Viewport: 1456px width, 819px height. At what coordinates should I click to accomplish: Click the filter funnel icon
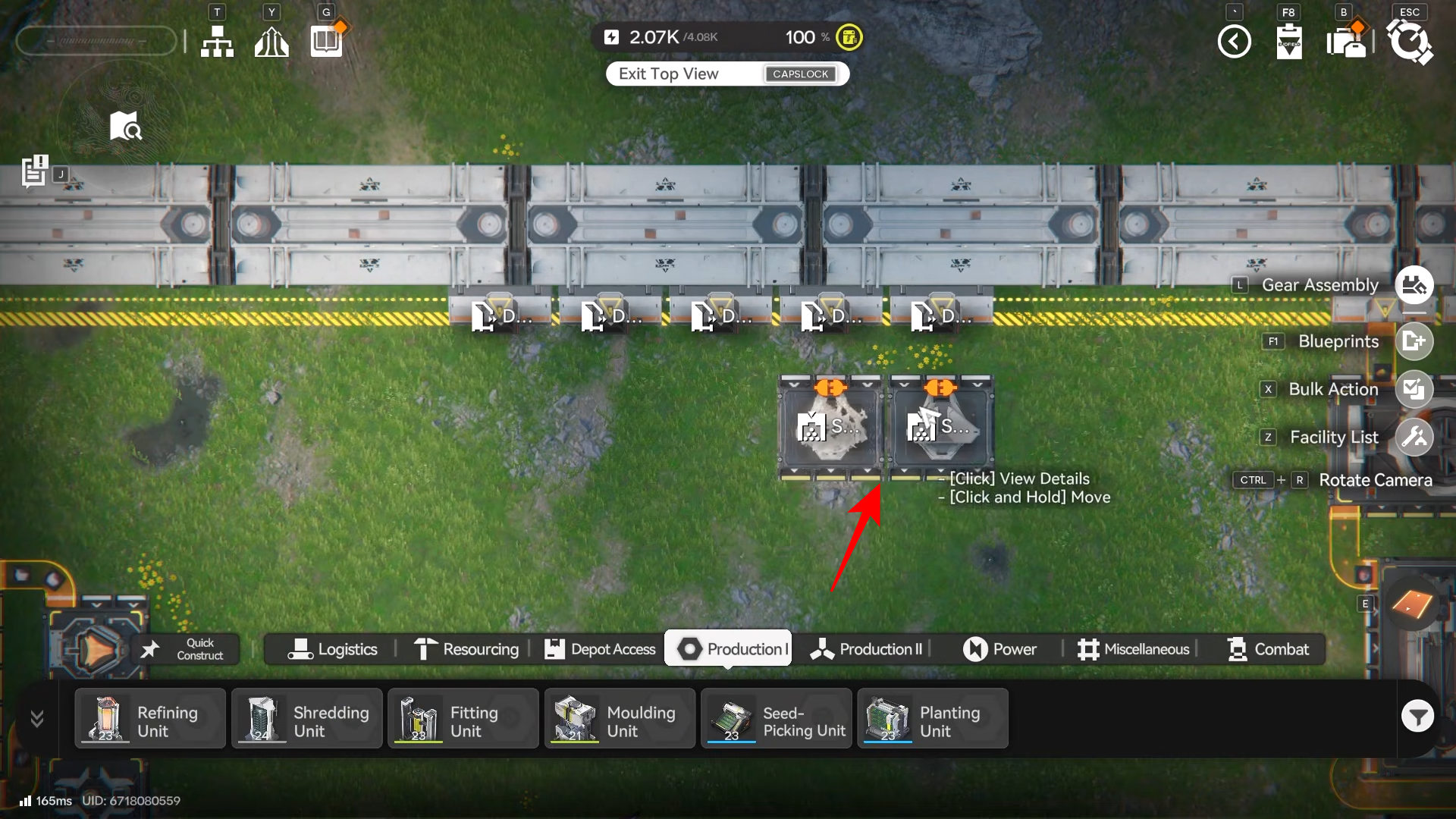pyautogui.click(x=1417, y=716)
